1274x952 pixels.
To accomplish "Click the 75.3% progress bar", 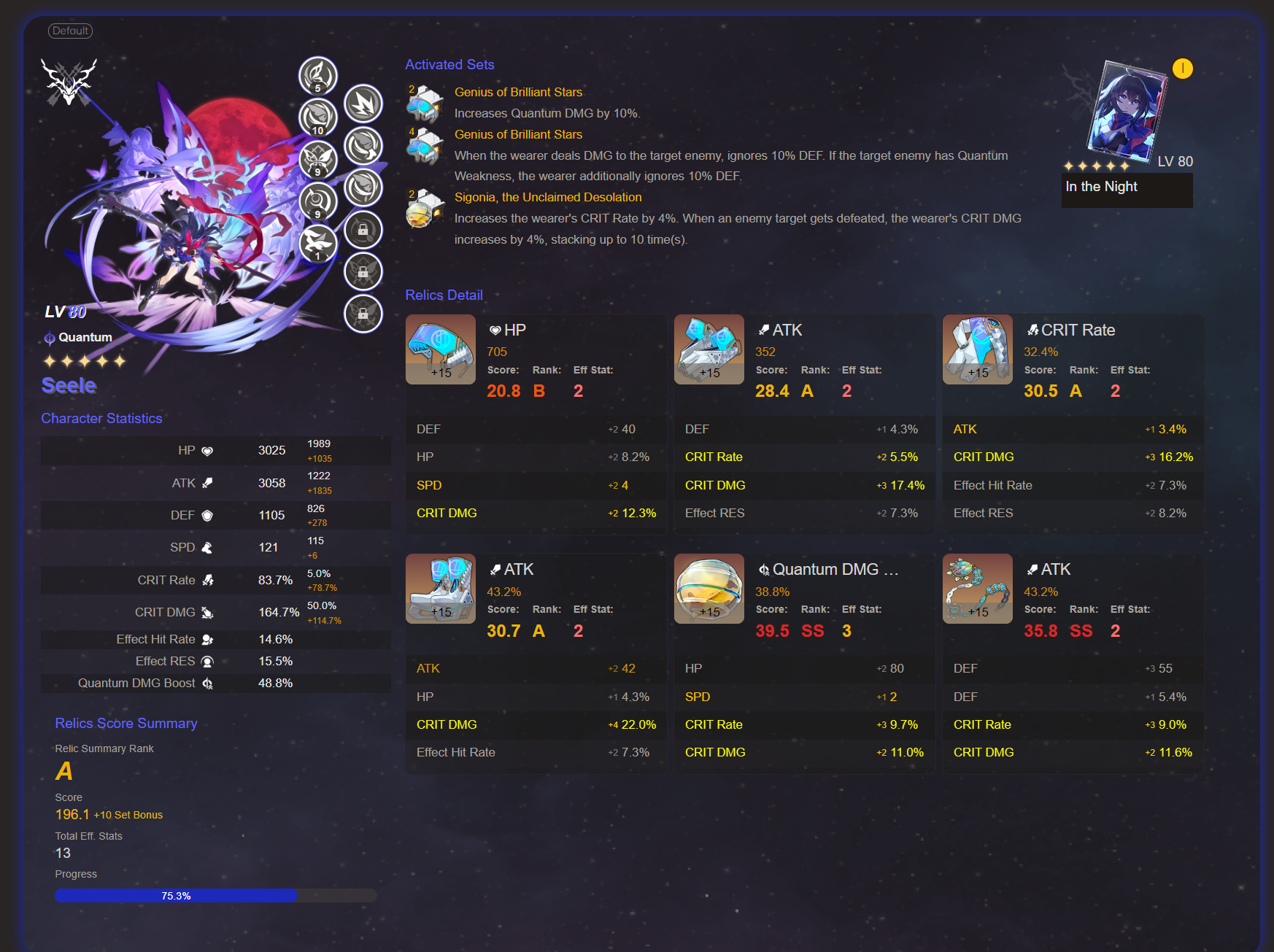I will click(x=175, y=895).
